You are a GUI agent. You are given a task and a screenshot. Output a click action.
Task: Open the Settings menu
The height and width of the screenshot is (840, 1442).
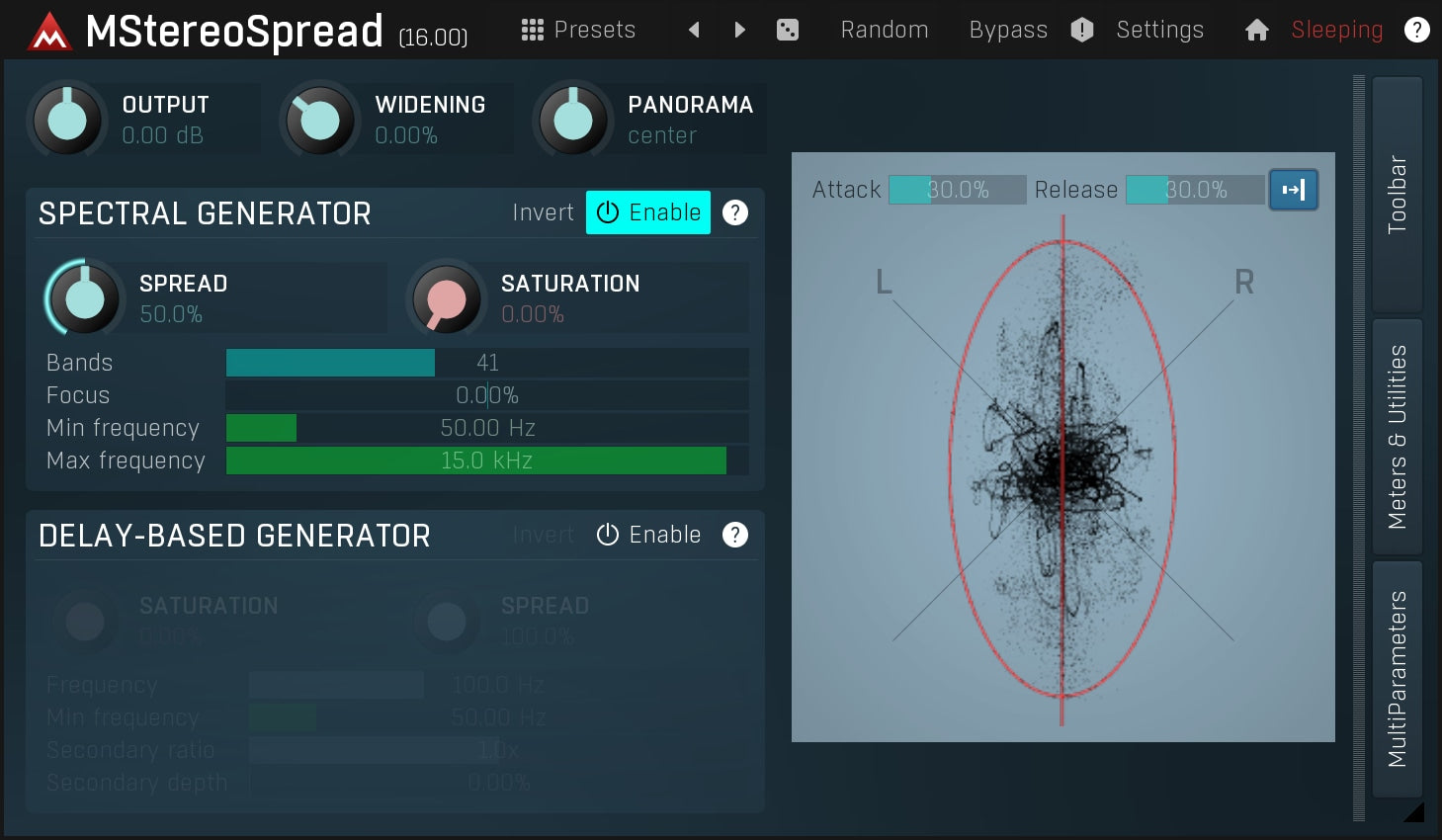click(1159, 30)
